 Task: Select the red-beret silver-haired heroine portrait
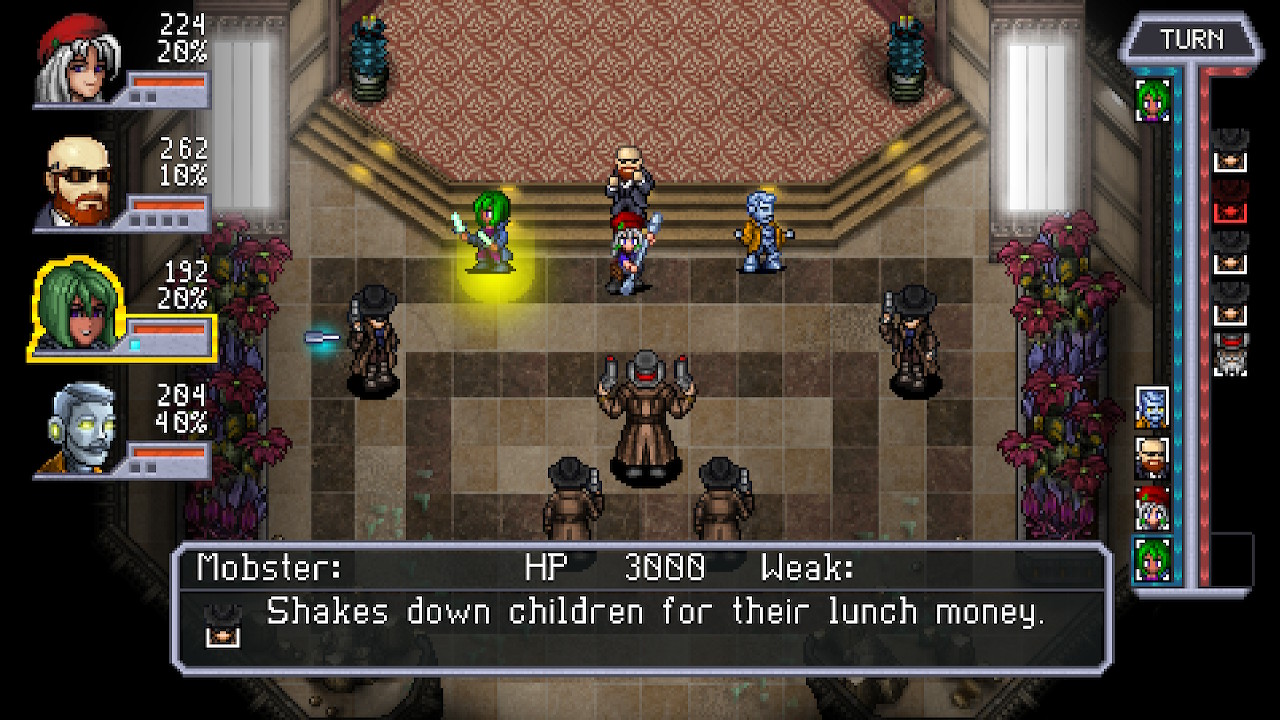click(75, 60)
